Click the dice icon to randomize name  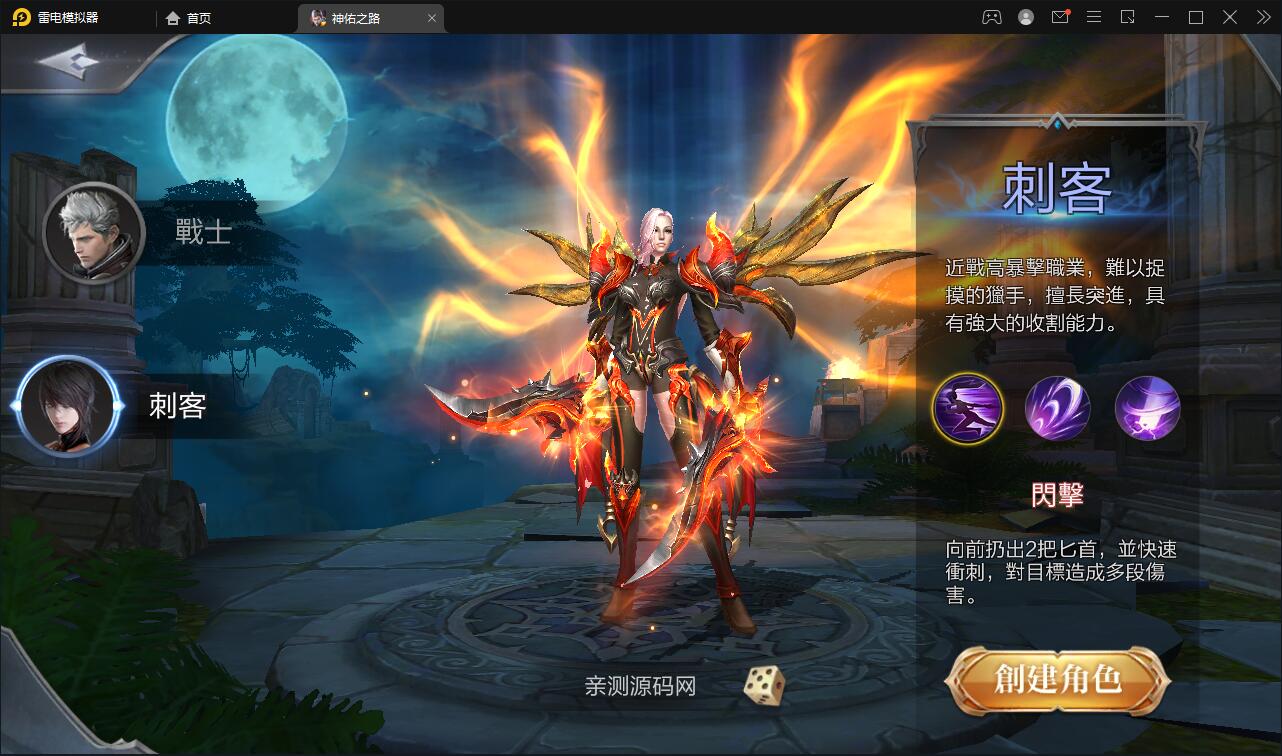click(763, 684)
